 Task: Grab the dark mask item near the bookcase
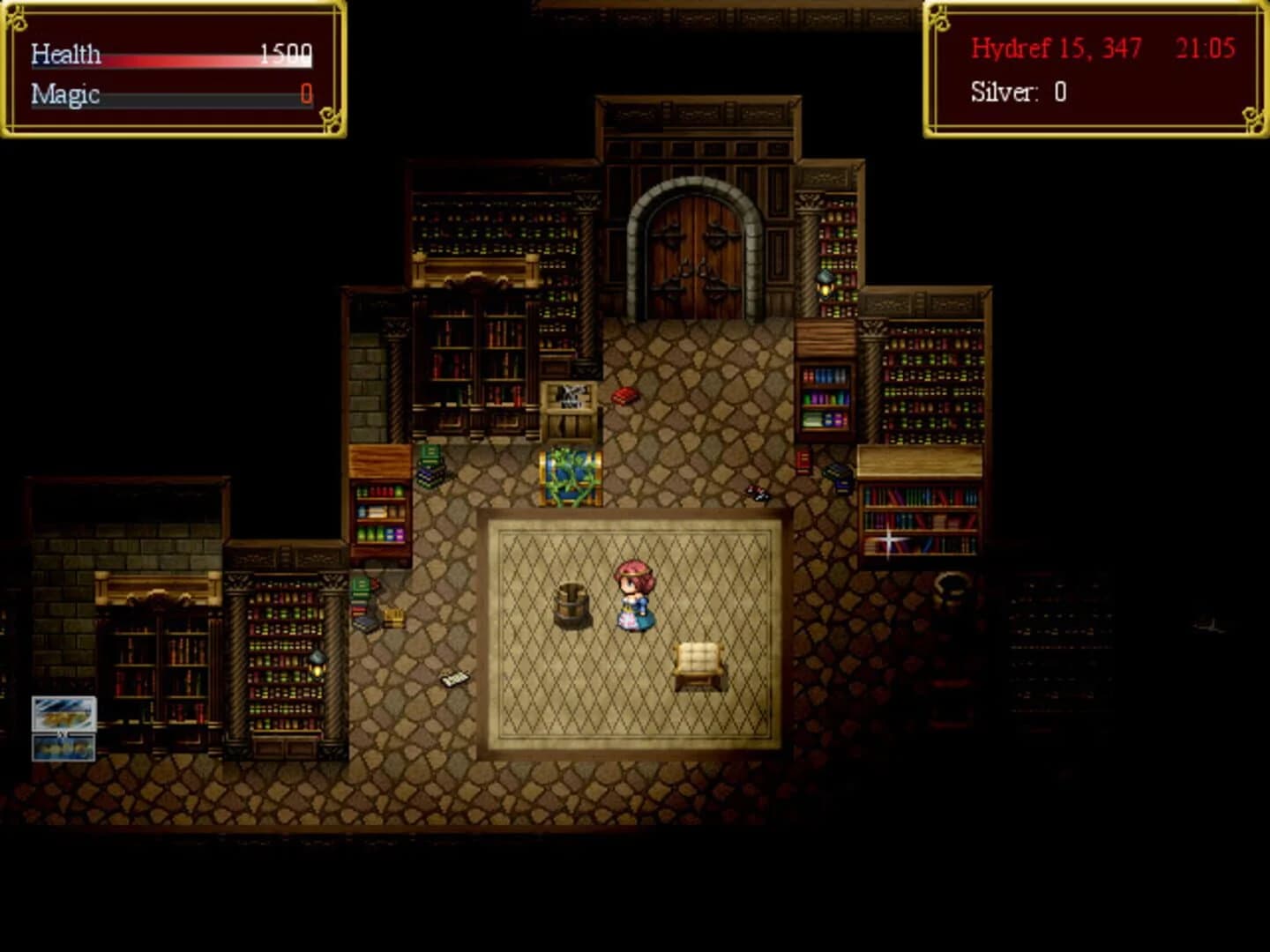point(755,494)
